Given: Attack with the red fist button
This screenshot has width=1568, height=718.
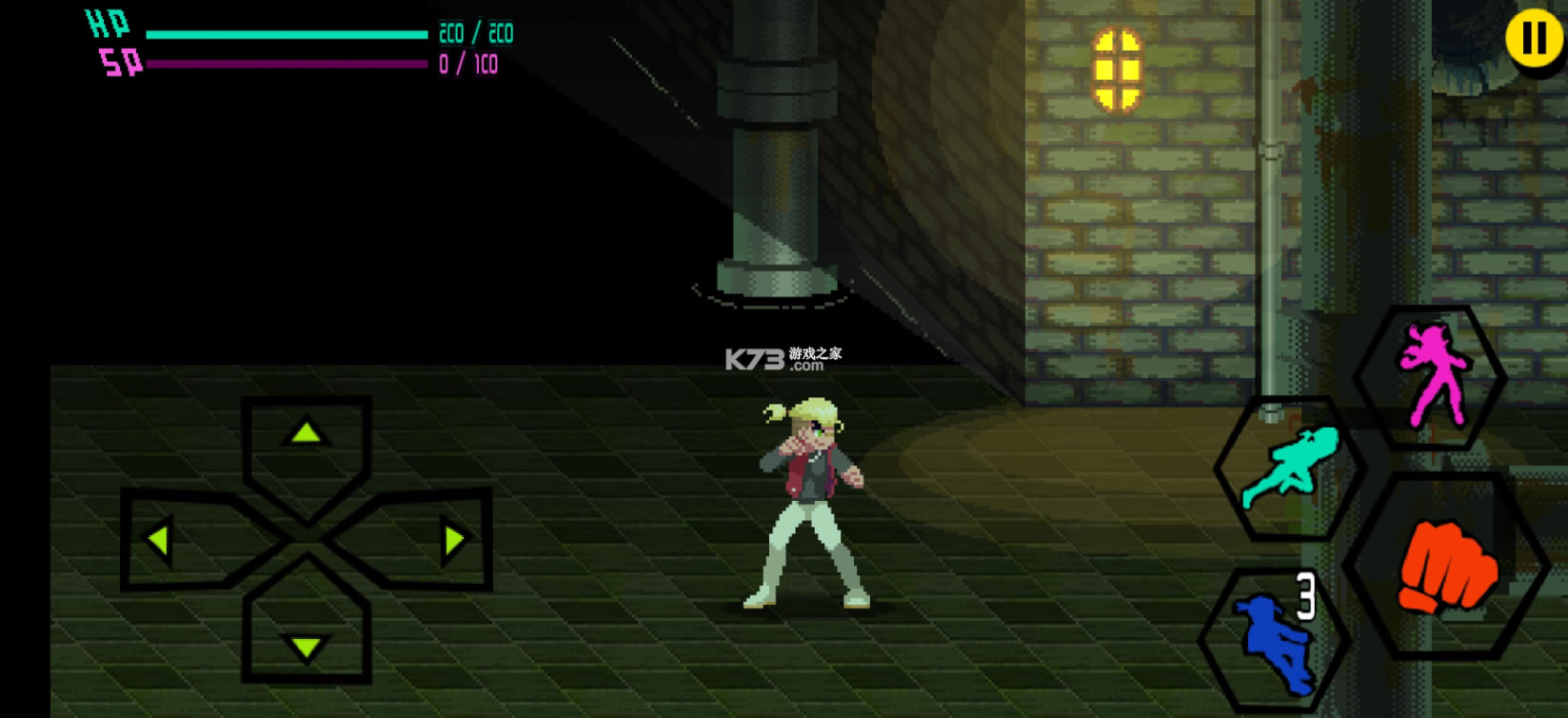Looking at the screenshot, I should (x=1446, y=566).
